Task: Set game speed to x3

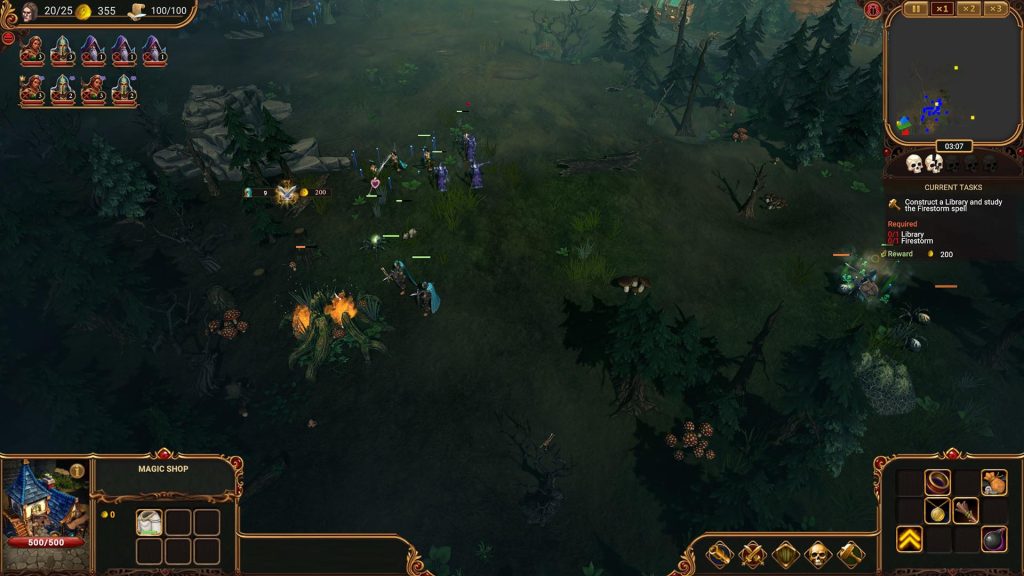Action: click(994, 9)
